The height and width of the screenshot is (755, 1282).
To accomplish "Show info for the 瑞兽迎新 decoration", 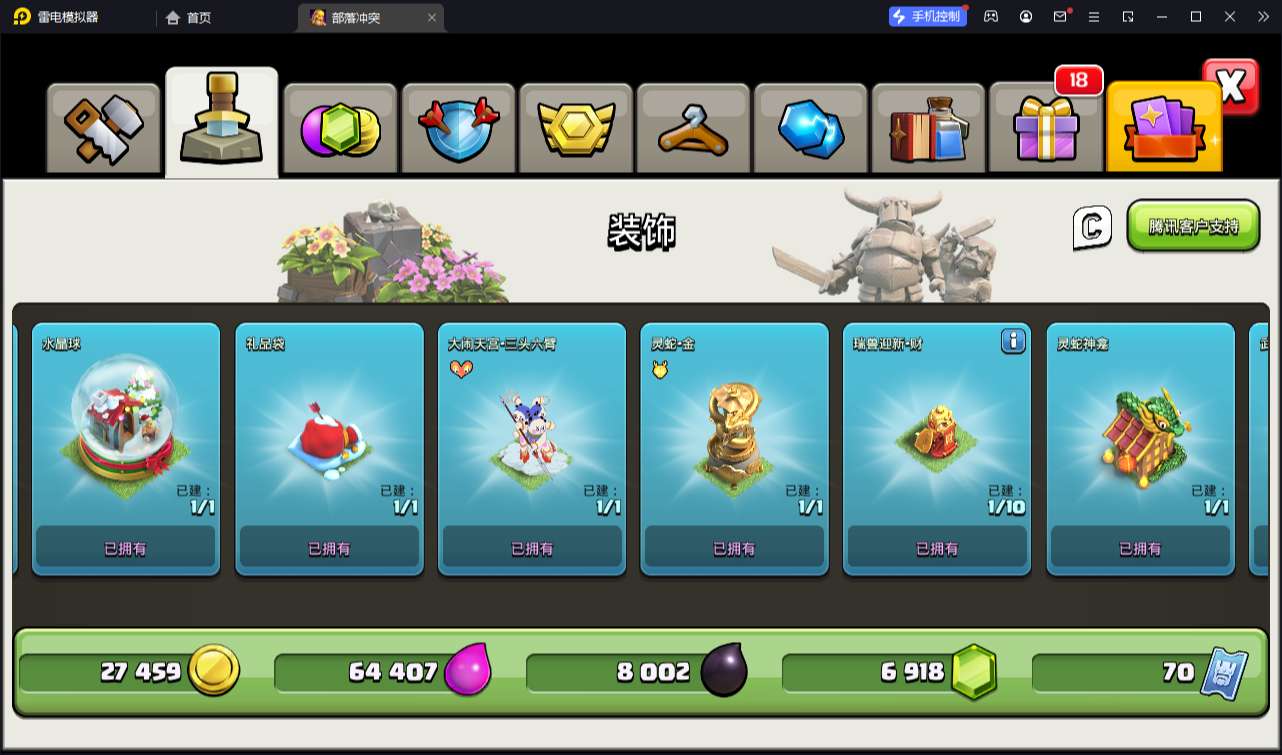I will click(1013, 342).
